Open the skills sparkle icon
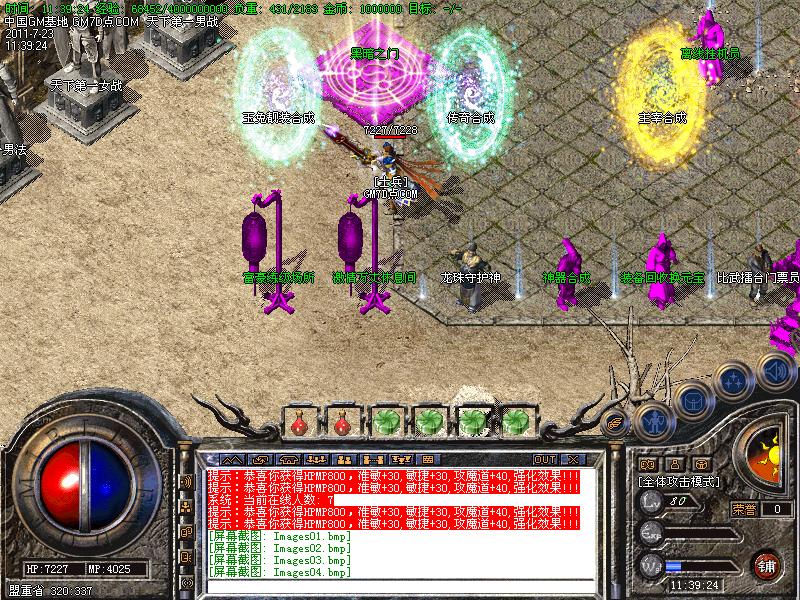Viewport: 800px width, 600px height. point(733,380)
